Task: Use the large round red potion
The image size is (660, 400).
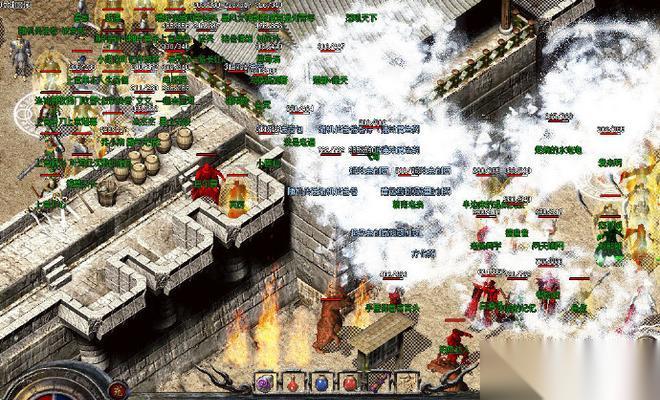Action: pyautogui.click(x=350, y=382)
